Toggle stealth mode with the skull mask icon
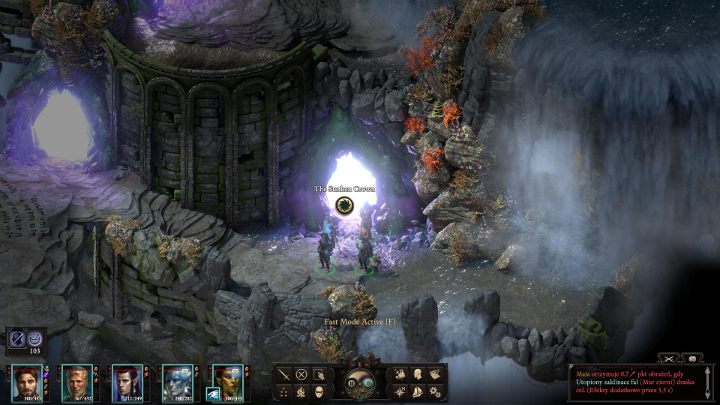 click(x=318, y=390)
